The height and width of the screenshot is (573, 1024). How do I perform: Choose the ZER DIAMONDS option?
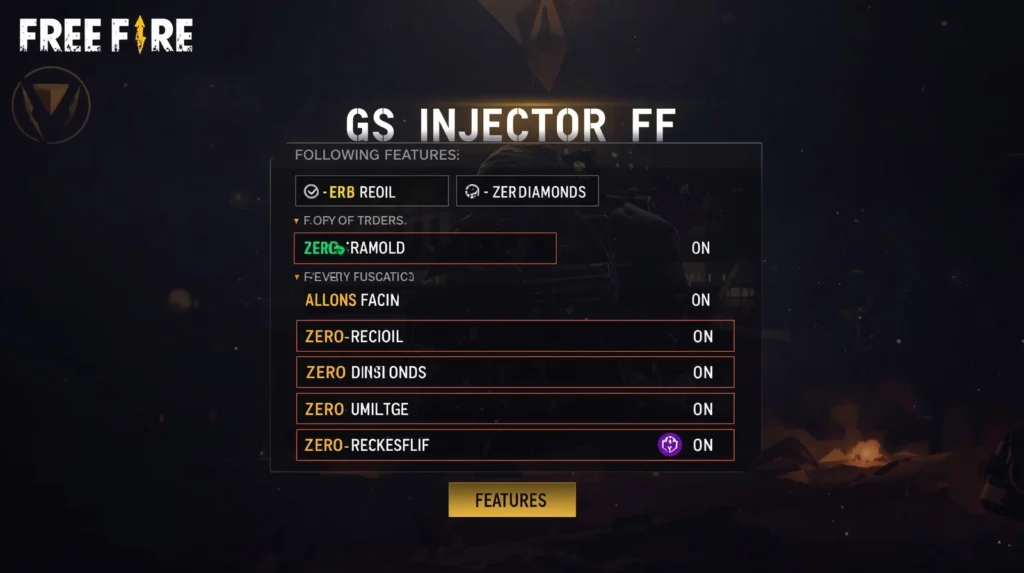(x=527, y=191)
